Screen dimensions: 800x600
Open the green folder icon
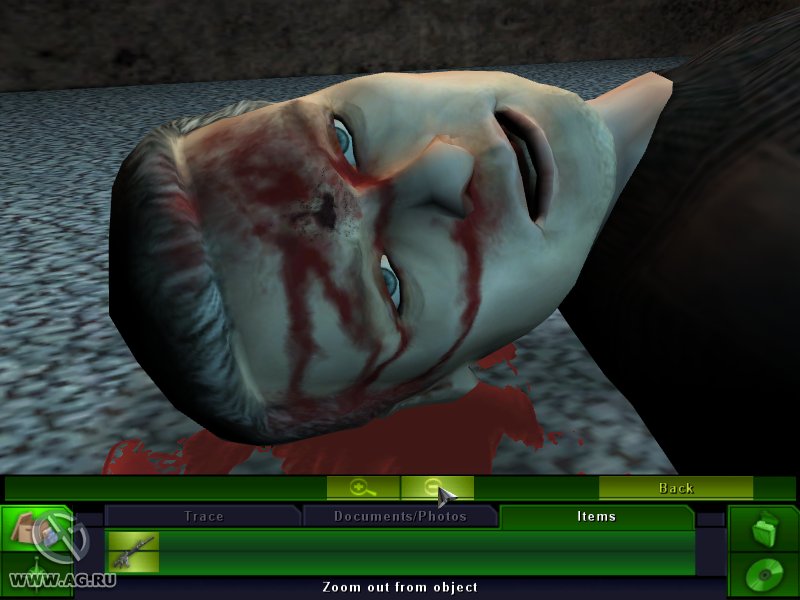tap(763, 528)
